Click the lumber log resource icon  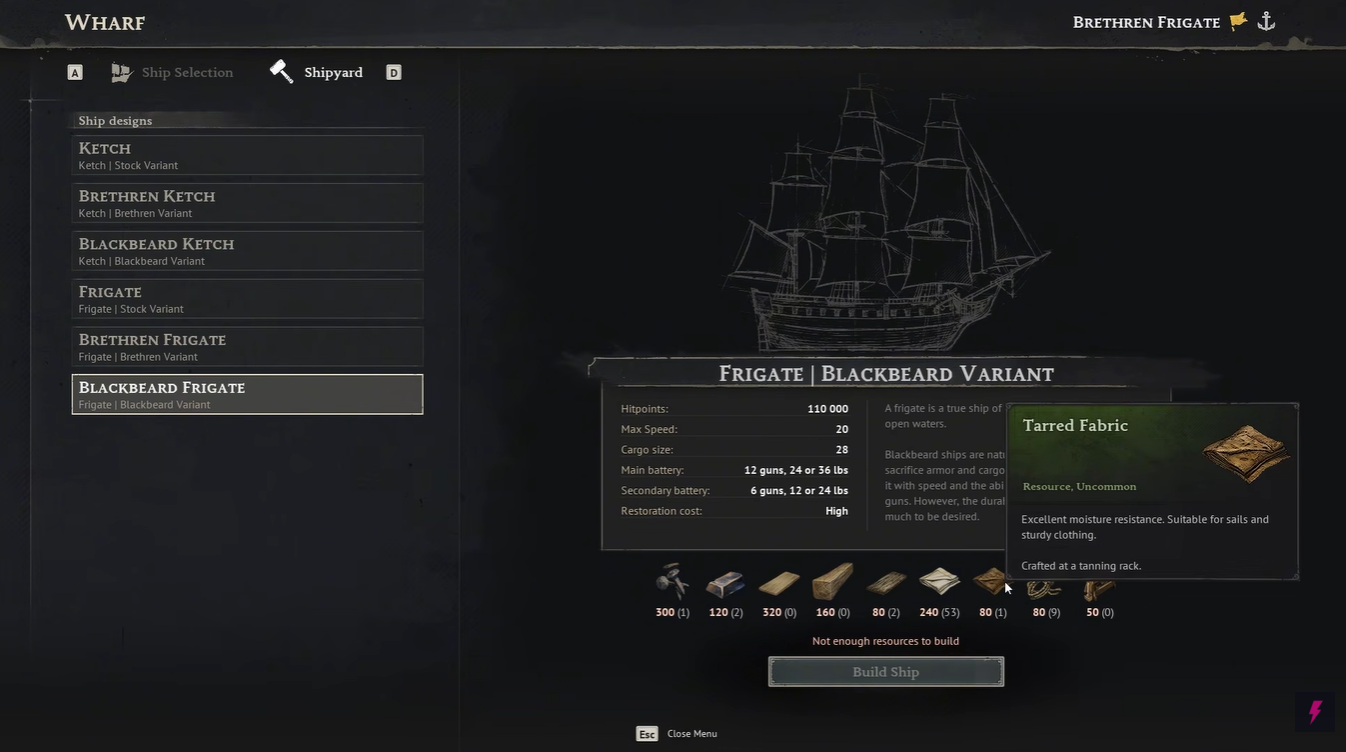coord(832,582)
